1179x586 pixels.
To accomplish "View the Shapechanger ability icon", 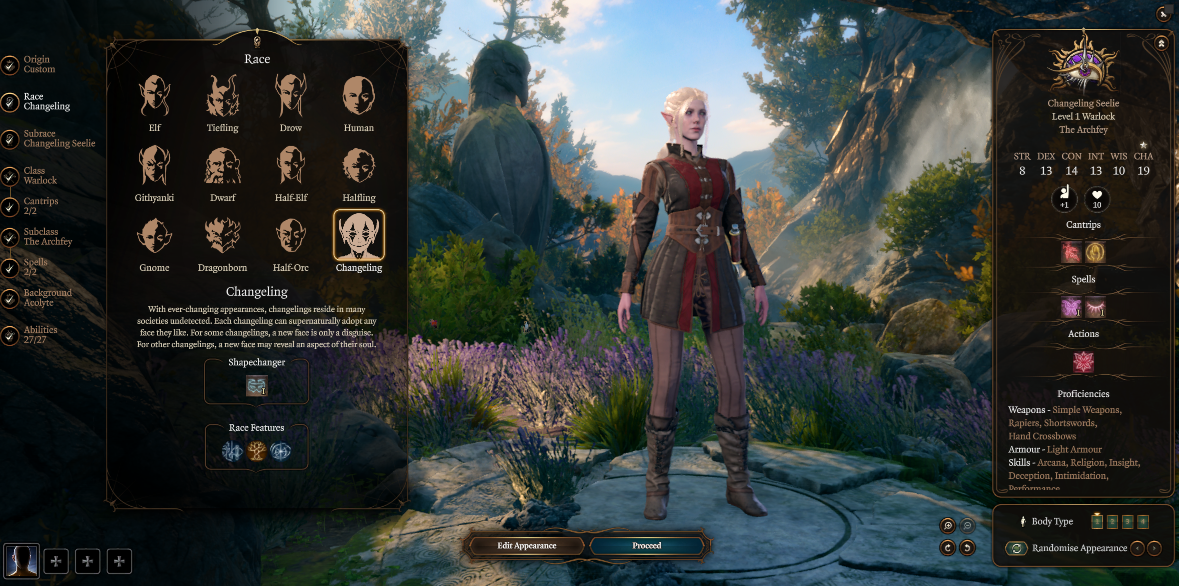I will (257, 387).
